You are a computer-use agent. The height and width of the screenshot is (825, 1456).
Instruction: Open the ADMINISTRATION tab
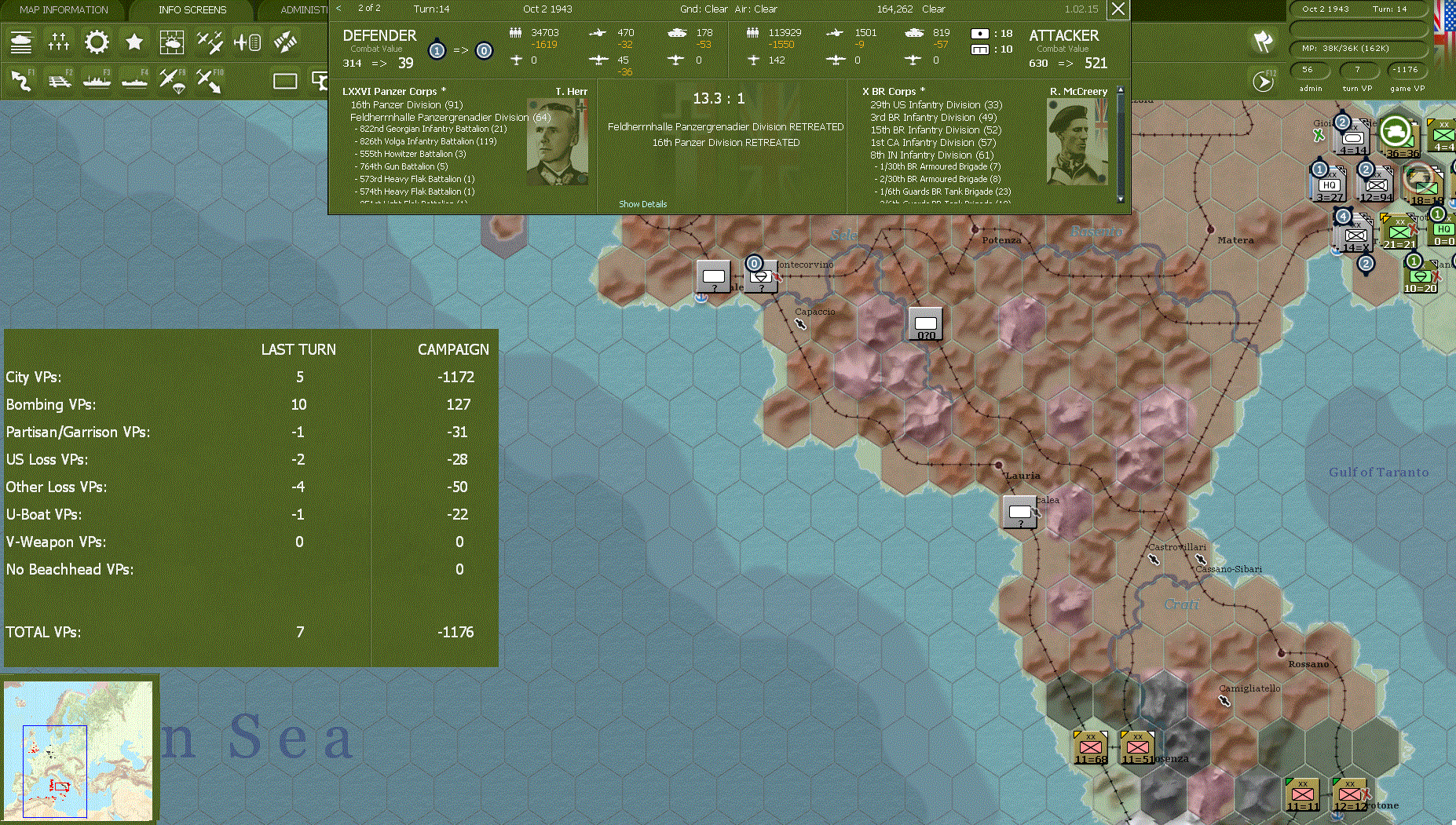point(304,9)
